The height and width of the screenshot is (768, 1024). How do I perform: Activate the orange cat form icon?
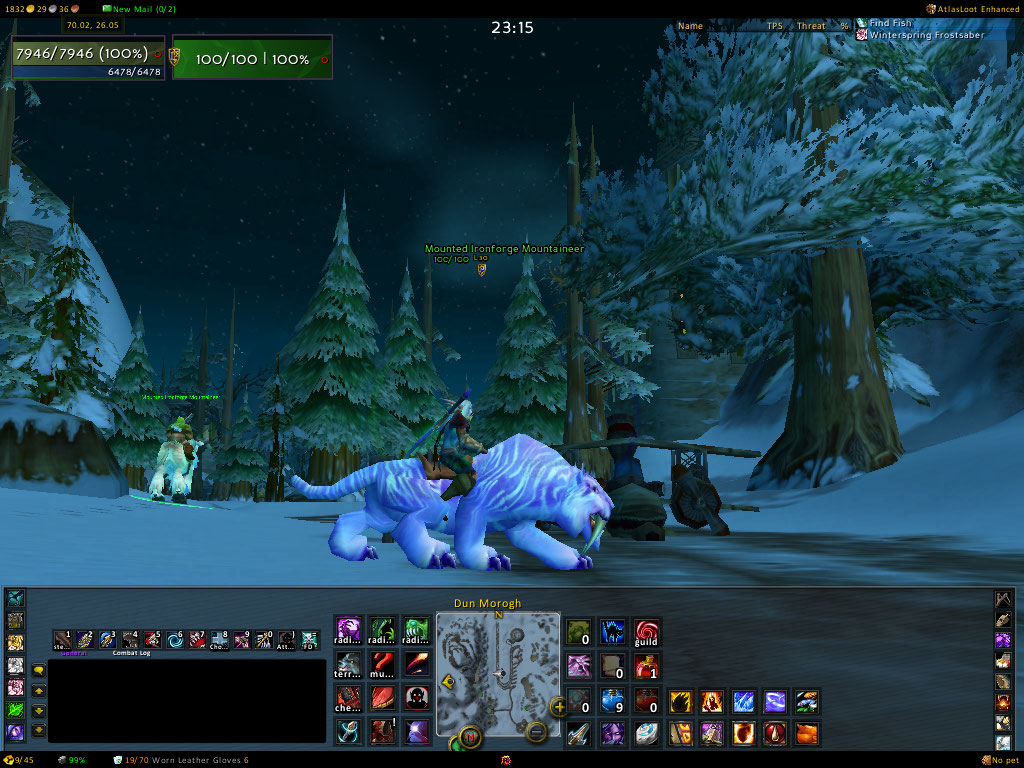point(807,733)
